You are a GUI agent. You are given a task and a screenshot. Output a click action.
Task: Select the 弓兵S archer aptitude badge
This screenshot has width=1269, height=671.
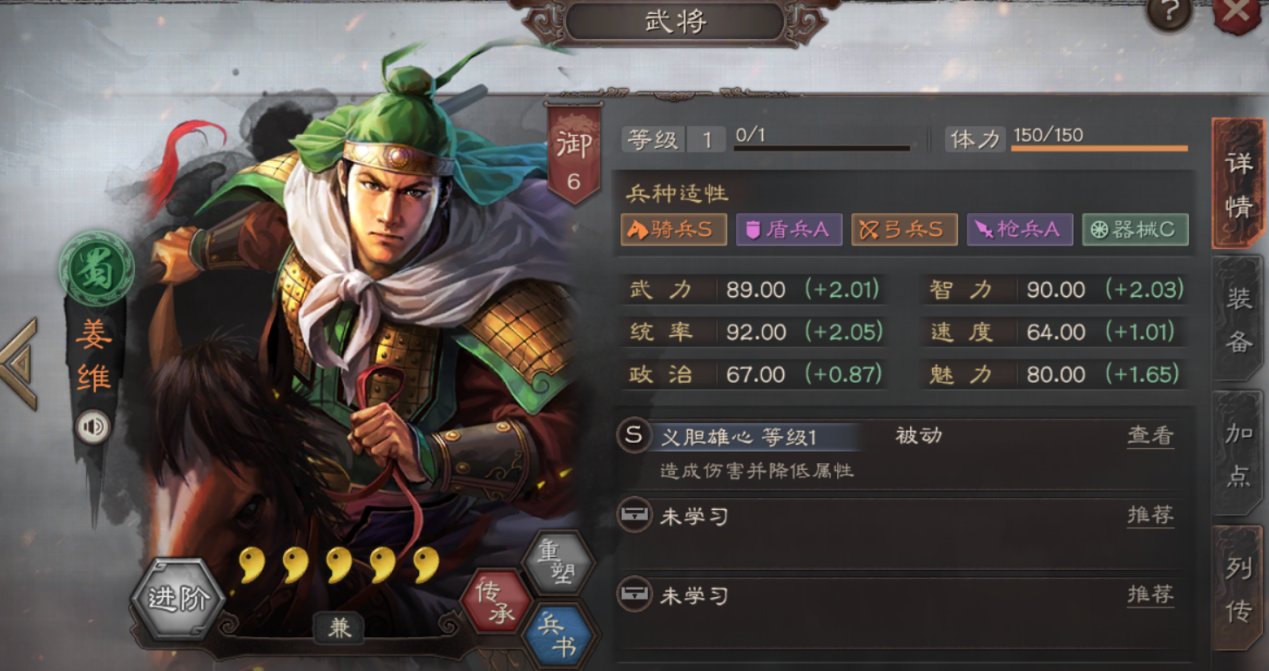904,229
